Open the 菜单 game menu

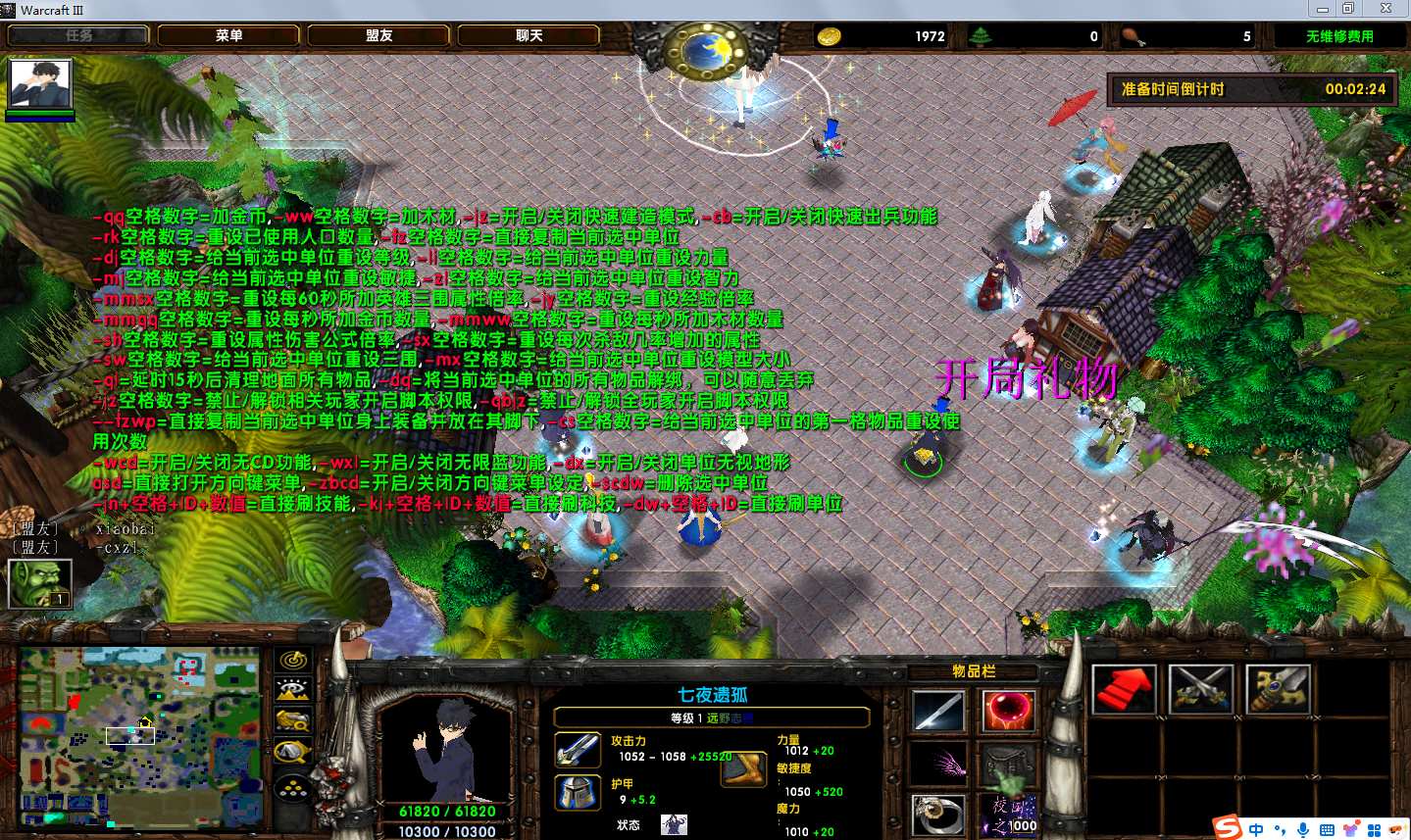[x=229, y=35]
